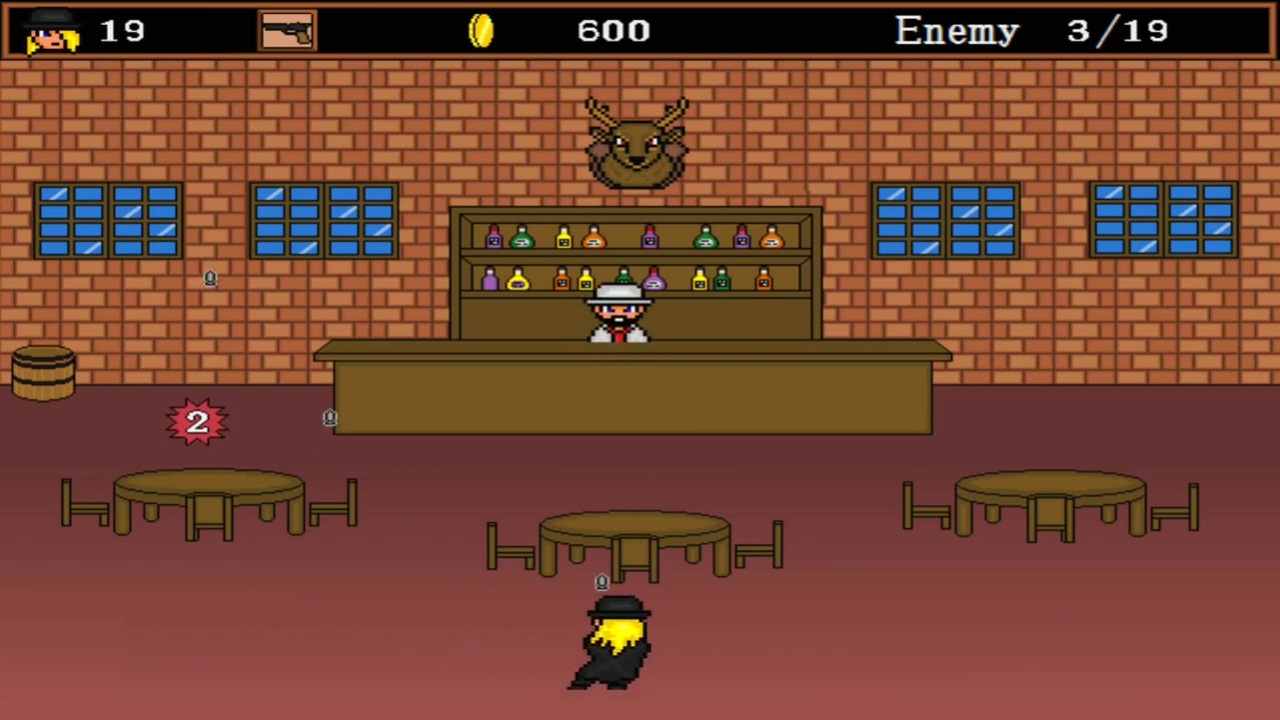Click the health value 19 in the HUD

122,31
